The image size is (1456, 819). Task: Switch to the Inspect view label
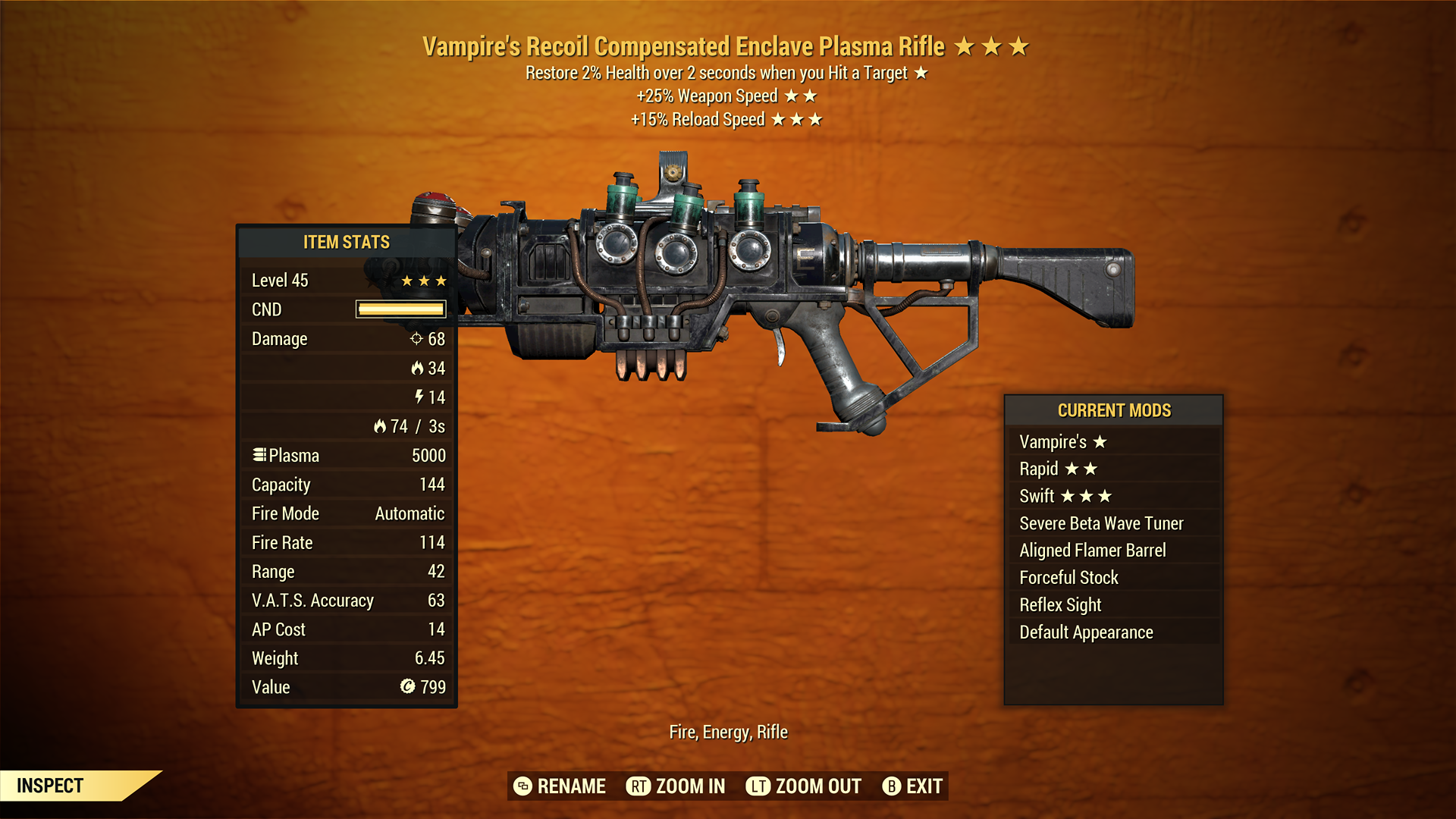(x=50, y=786)
